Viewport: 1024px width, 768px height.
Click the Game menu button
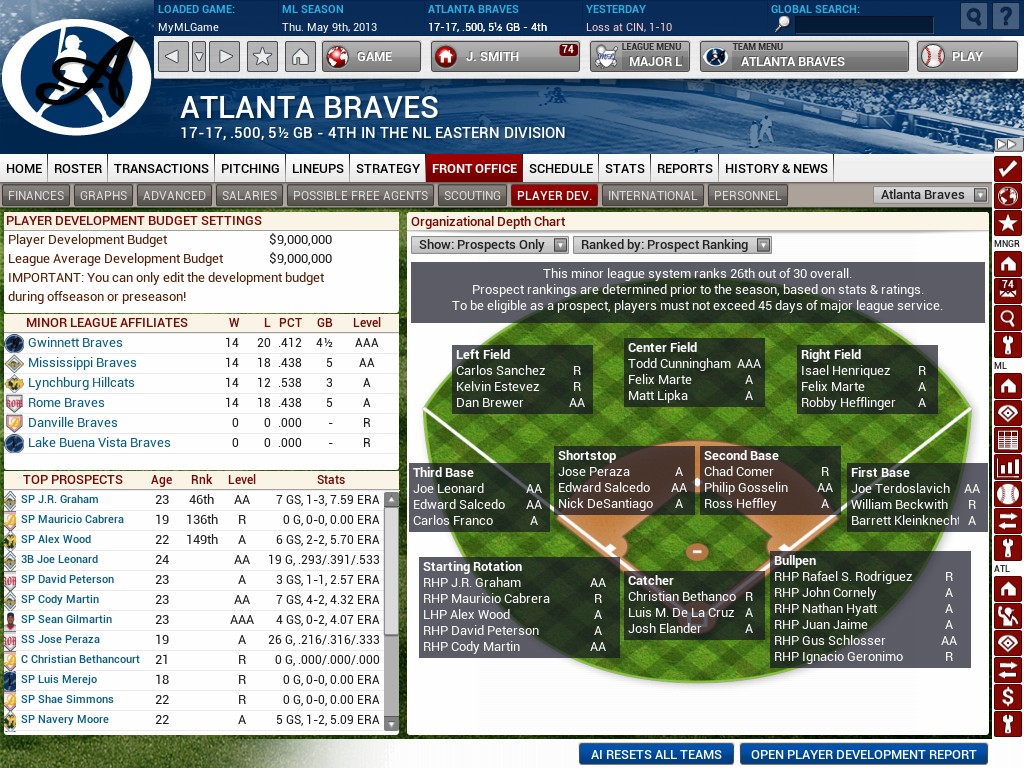coord(372,56)
